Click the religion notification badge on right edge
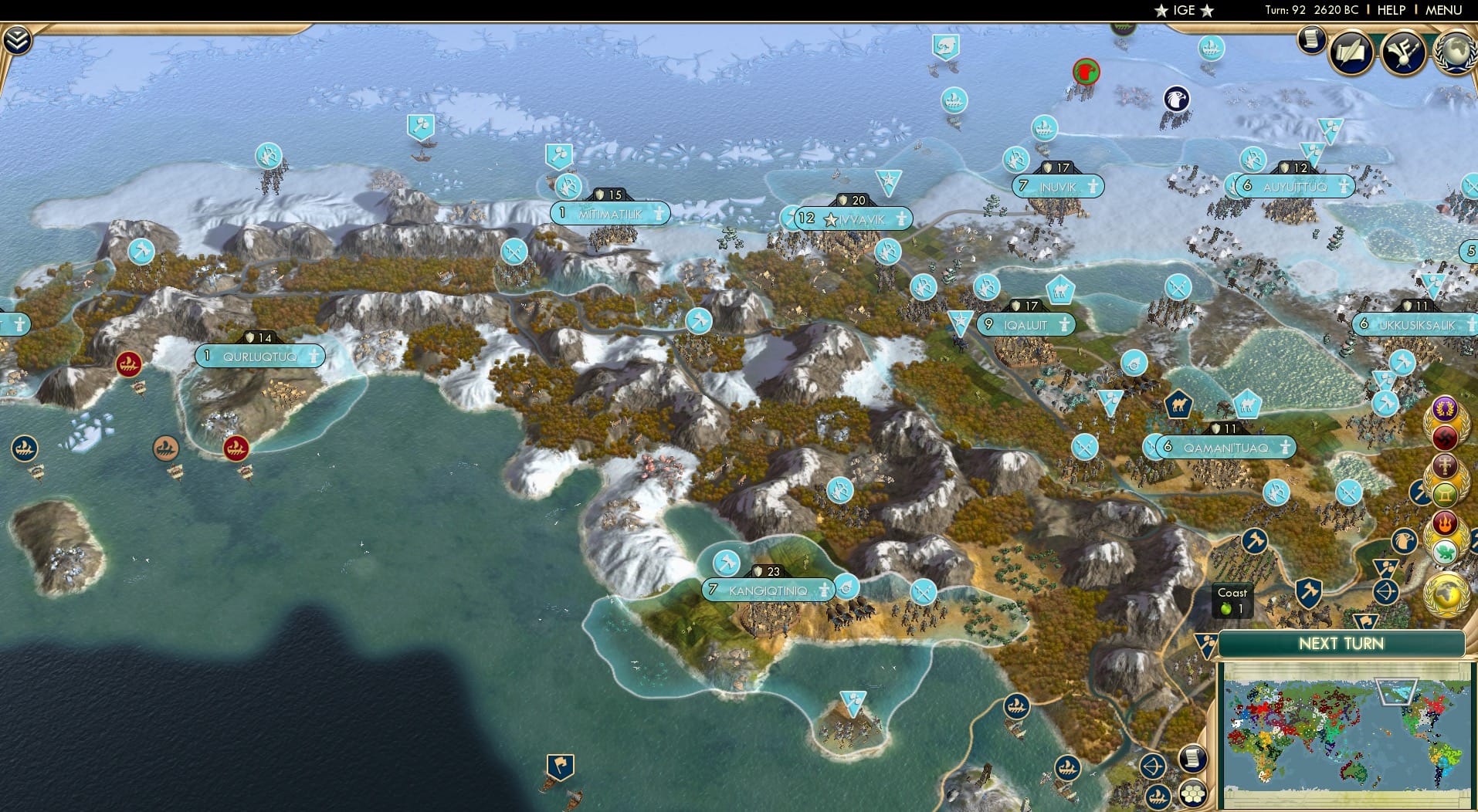The height and width of the screenshot is (812, 1478). pyautogui.click(x=1446, y=492)
